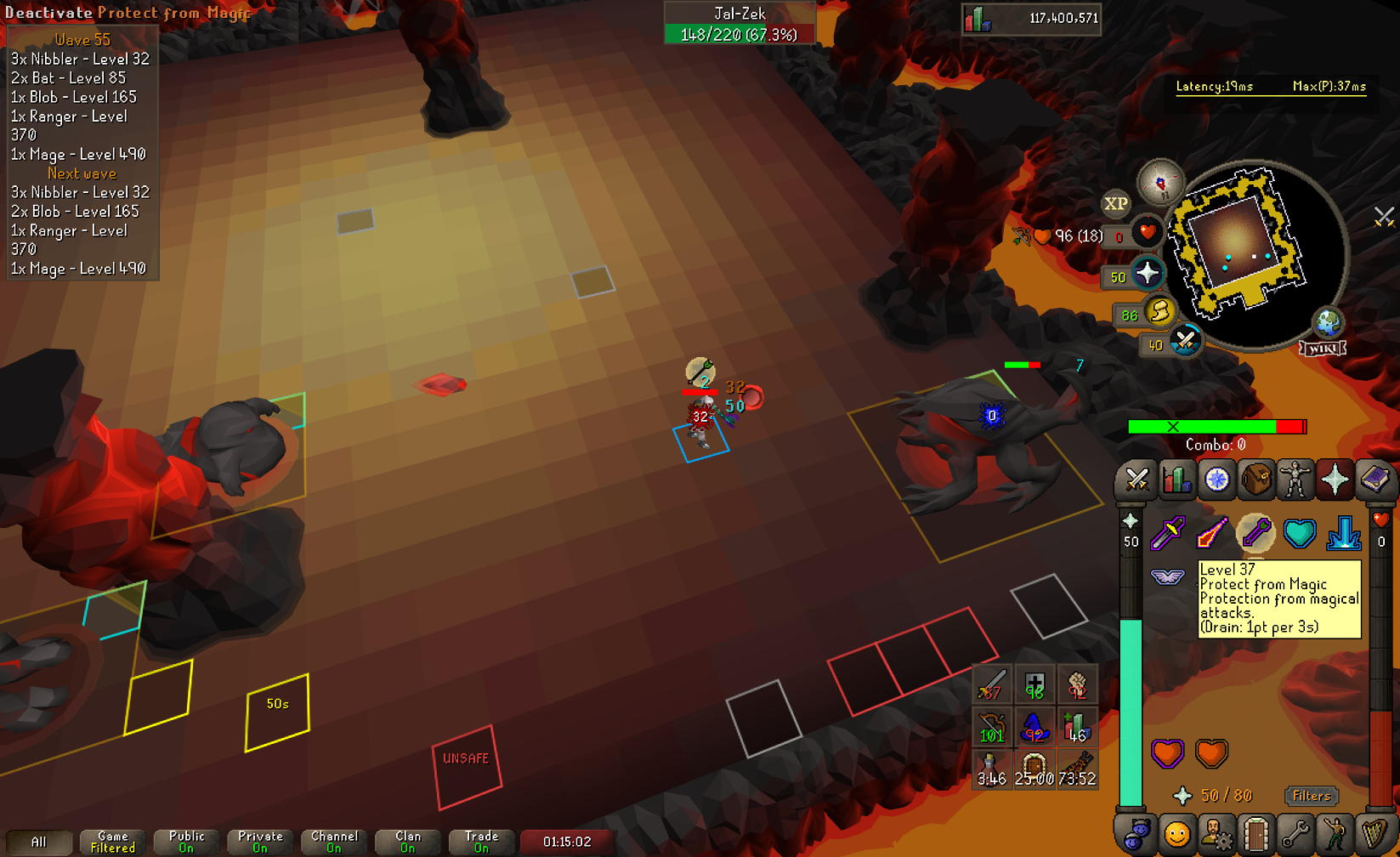Viewport: 1400px width, 857px height.
Task: Select the Game chat filter tab
Action: click(x=112, y=842)
